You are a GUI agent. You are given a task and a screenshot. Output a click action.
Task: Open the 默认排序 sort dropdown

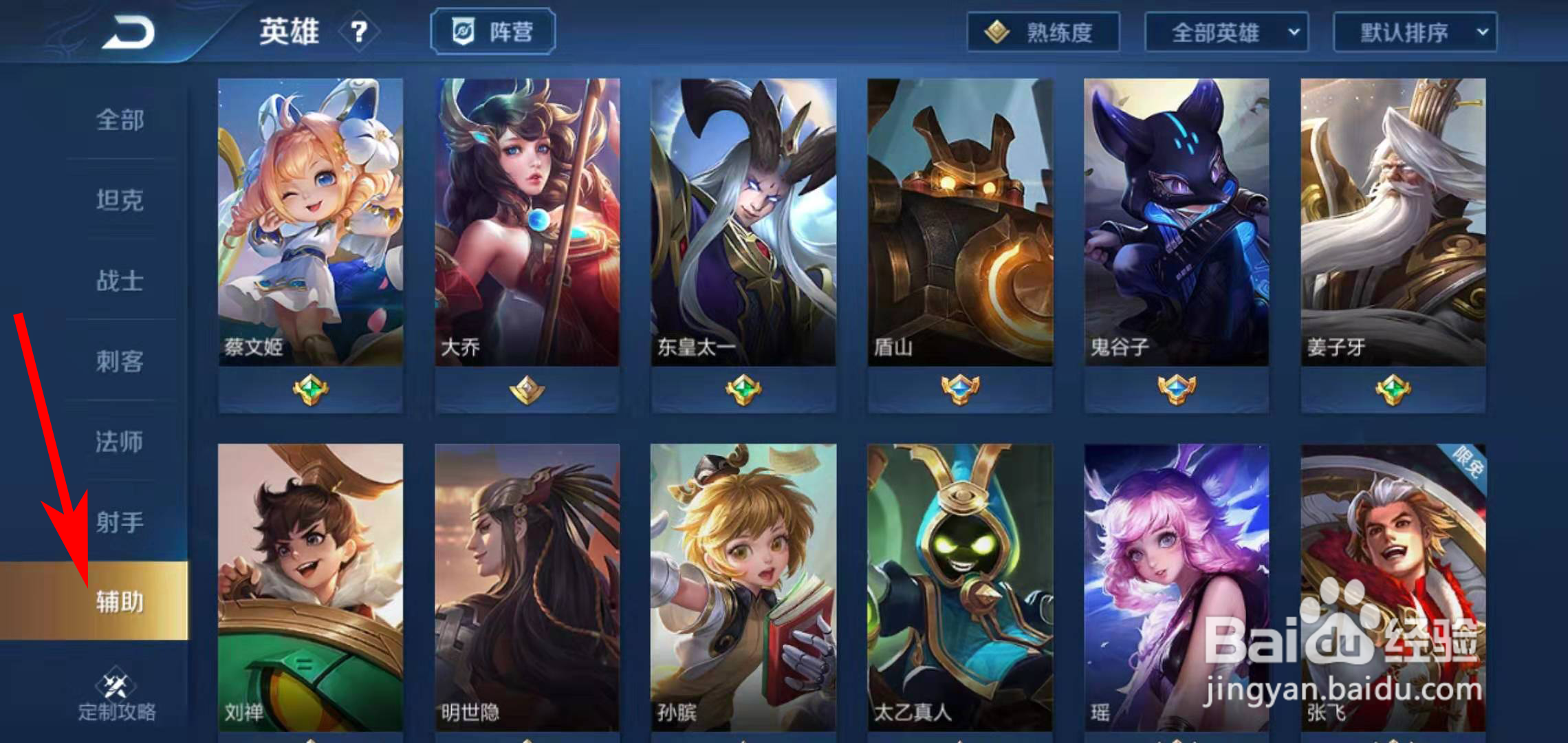tap(1415, 32)
